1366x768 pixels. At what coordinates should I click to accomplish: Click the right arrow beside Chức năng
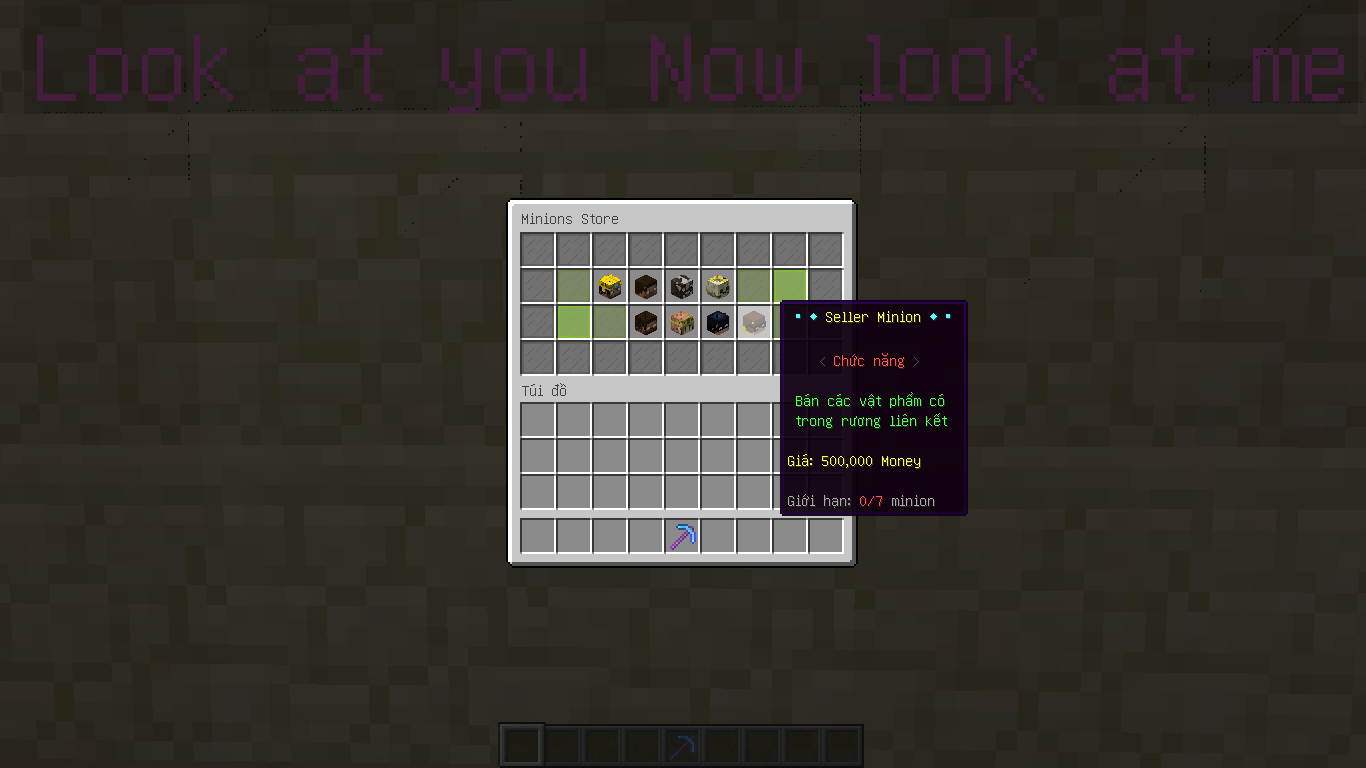tap(917, 361)
